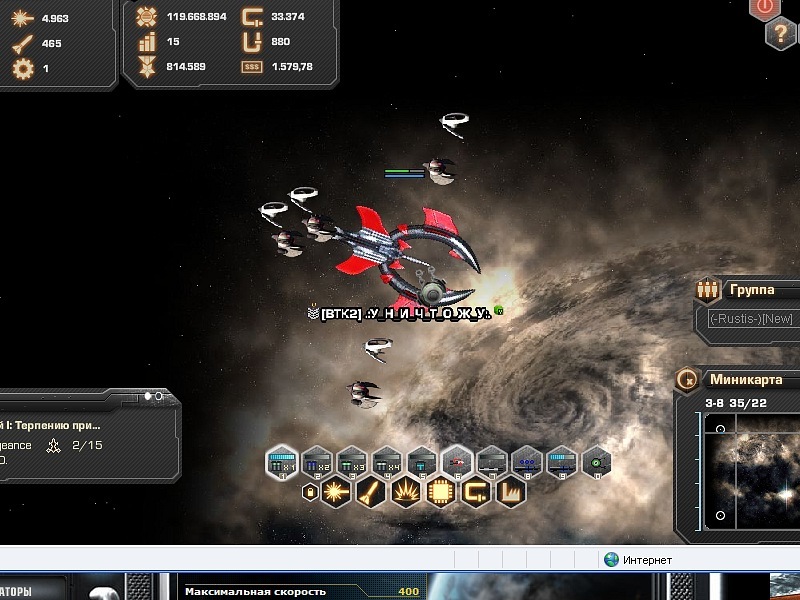Open the factory production category

tap(510, 492)
